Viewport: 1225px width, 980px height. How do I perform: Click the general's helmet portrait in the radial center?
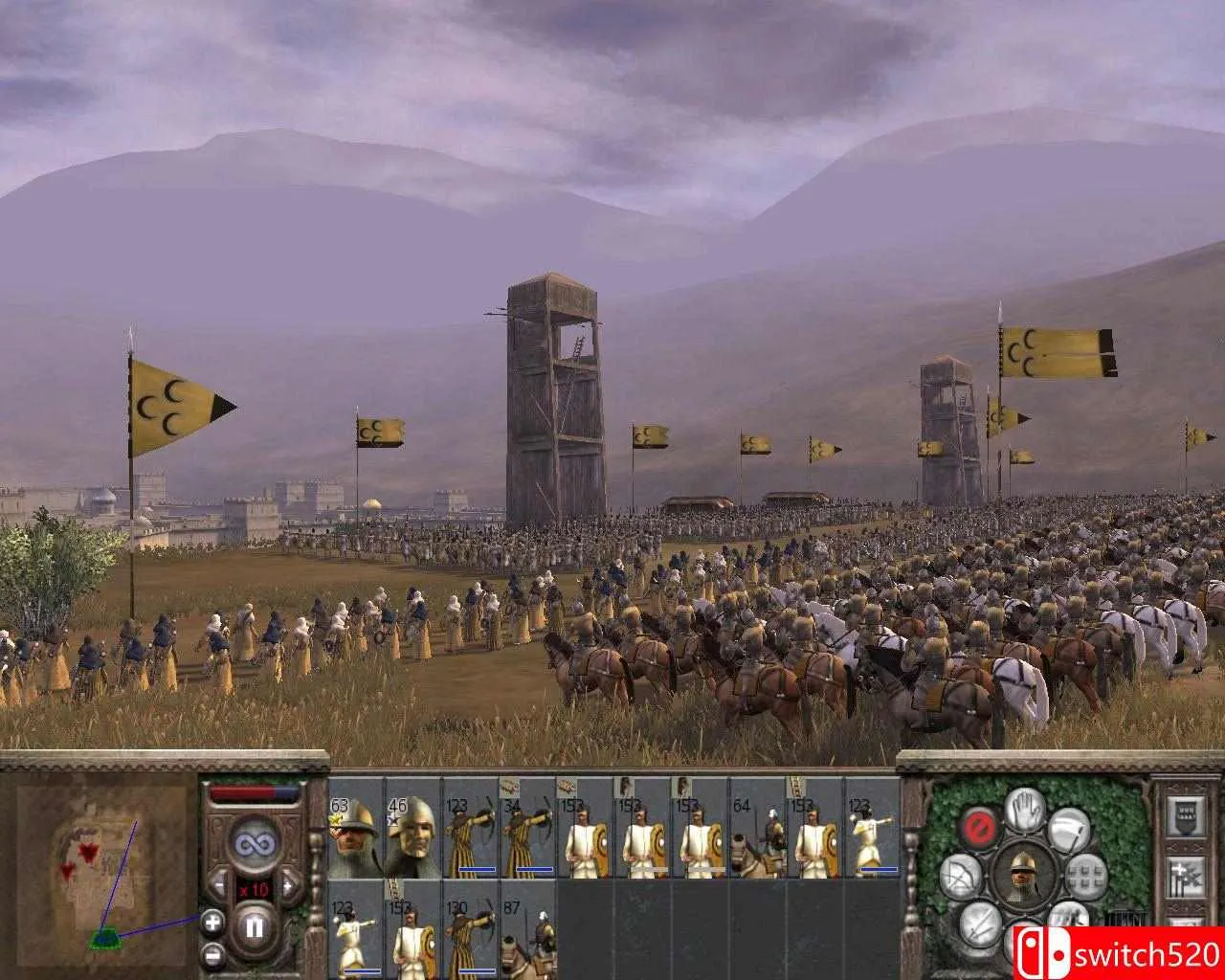click(1023, 876)
